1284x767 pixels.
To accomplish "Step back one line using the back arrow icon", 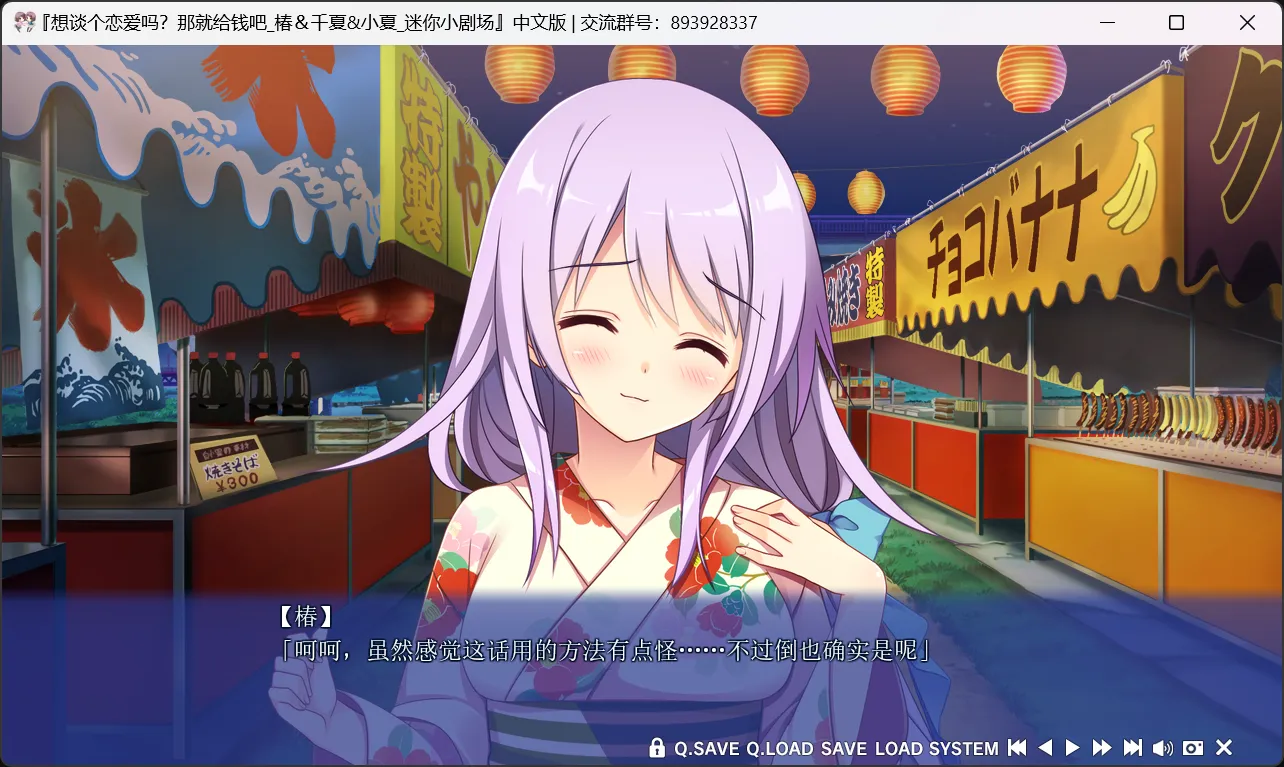I will click(x=1045, y=748).
